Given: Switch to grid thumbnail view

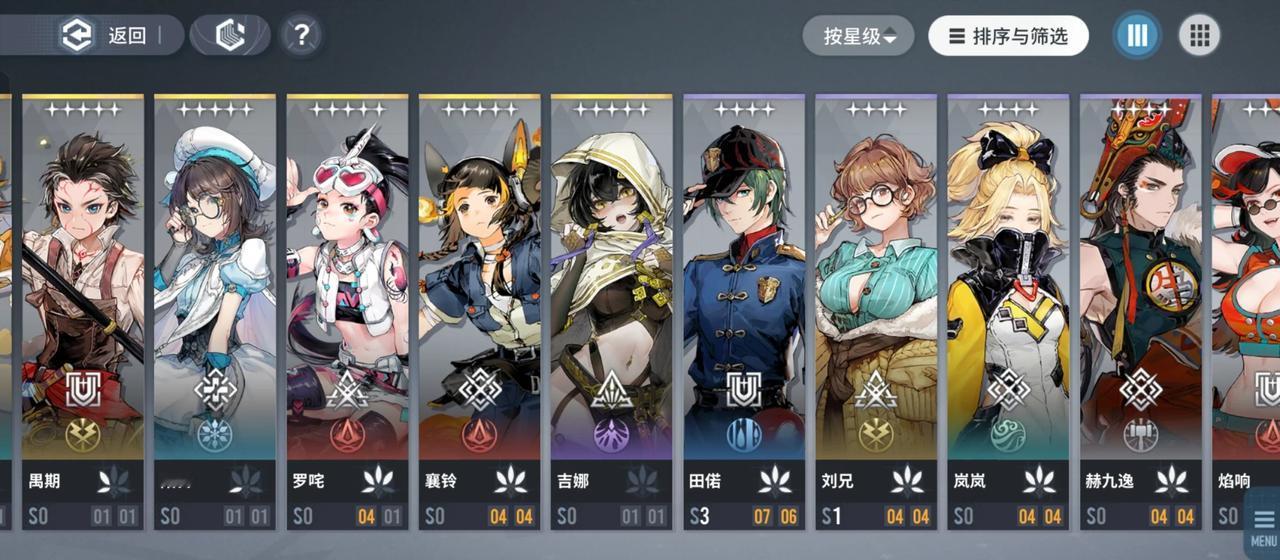Looking at the screenshot, I should point(1199,36).
